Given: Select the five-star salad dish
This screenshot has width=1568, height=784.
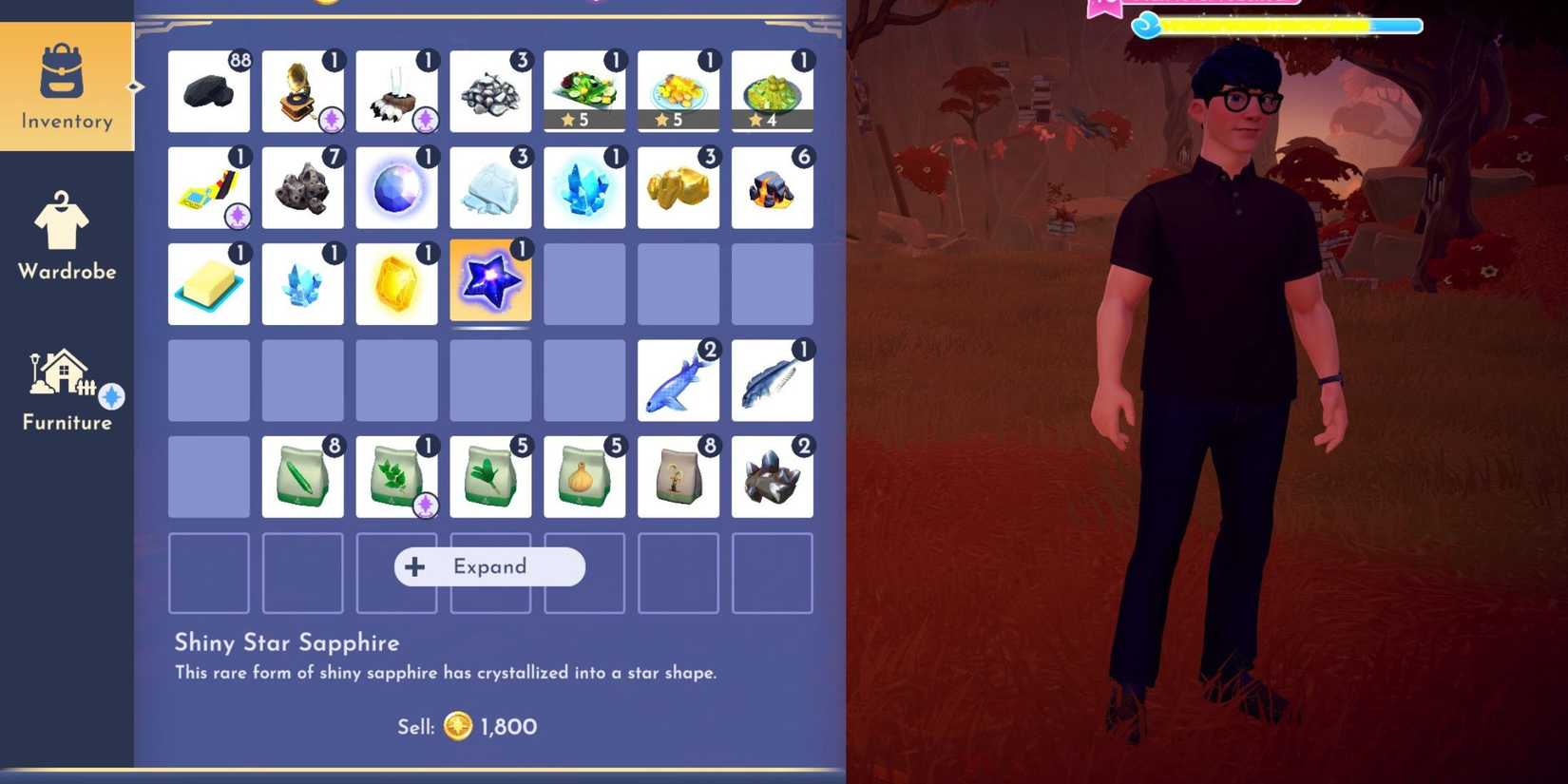Looking at the screenshot, I should point(584,90).
